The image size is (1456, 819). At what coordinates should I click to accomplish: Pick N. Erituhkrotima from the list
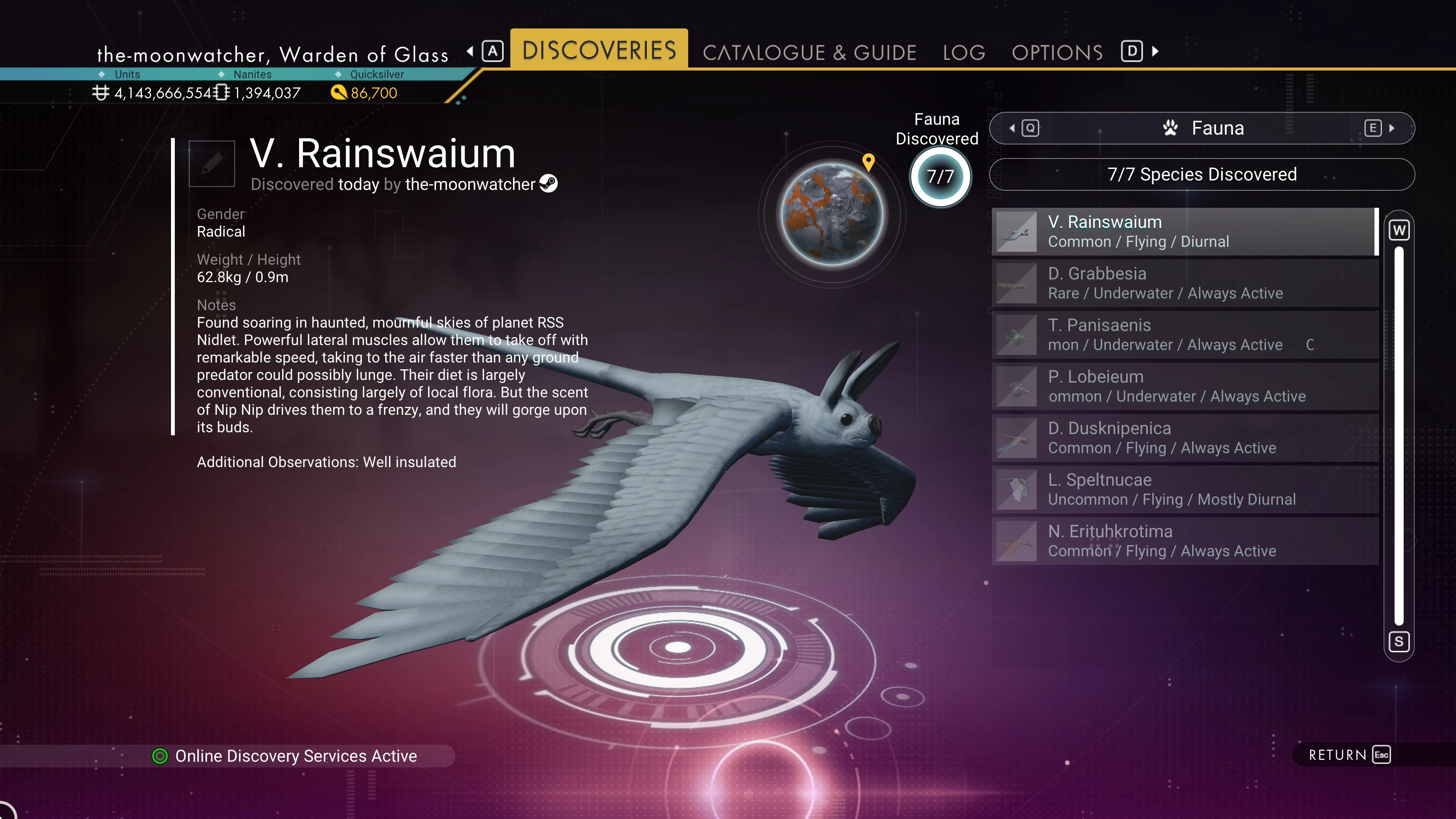point(1185,541)
